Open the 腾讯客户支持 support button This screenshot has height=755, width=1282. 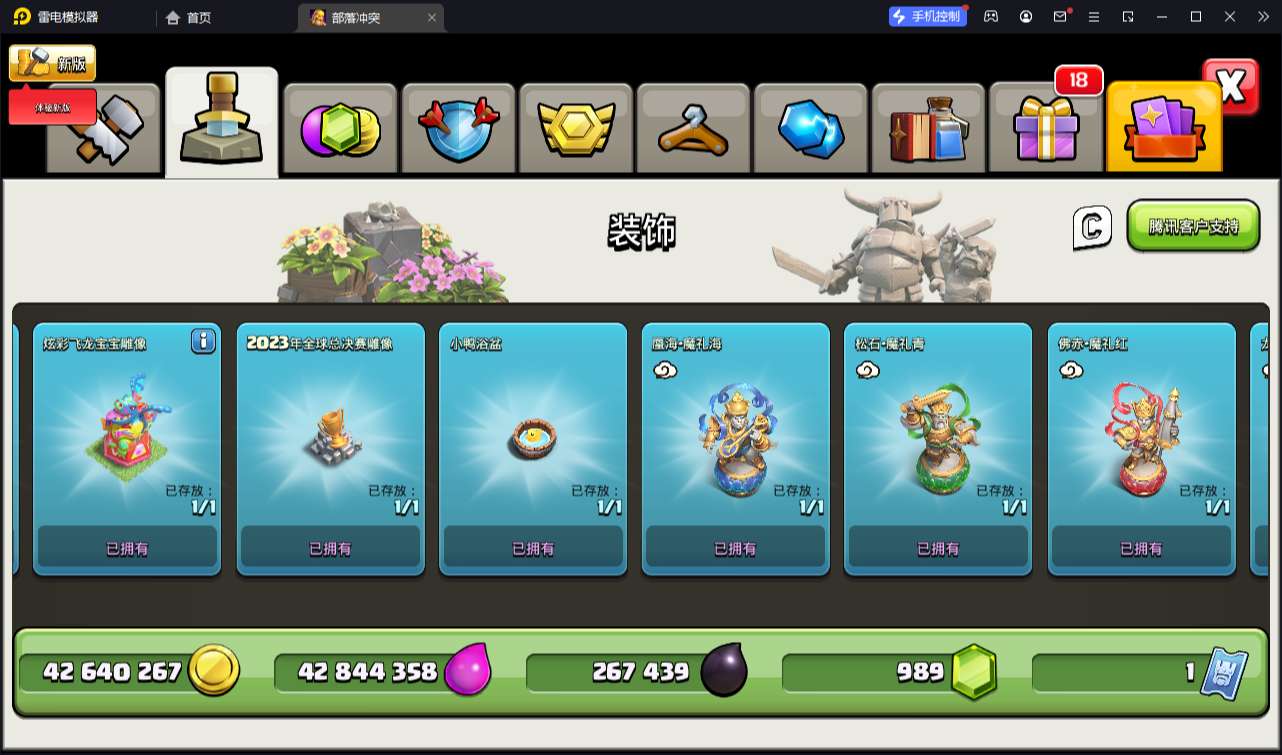[x=1192, y=226]
